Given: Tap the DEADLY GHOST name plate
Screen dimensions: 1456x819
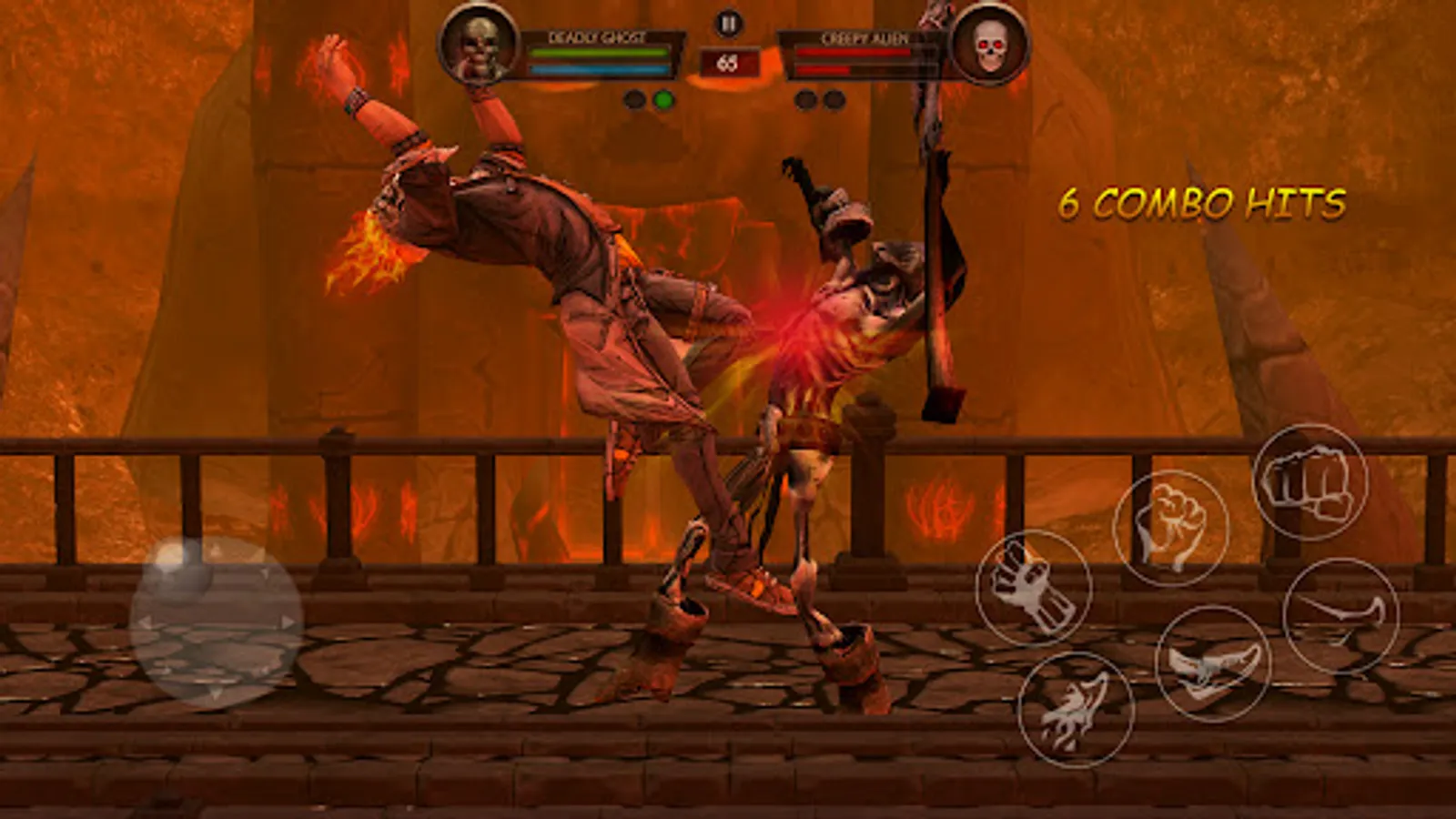Looking at the screenshot, I should 596,37.
